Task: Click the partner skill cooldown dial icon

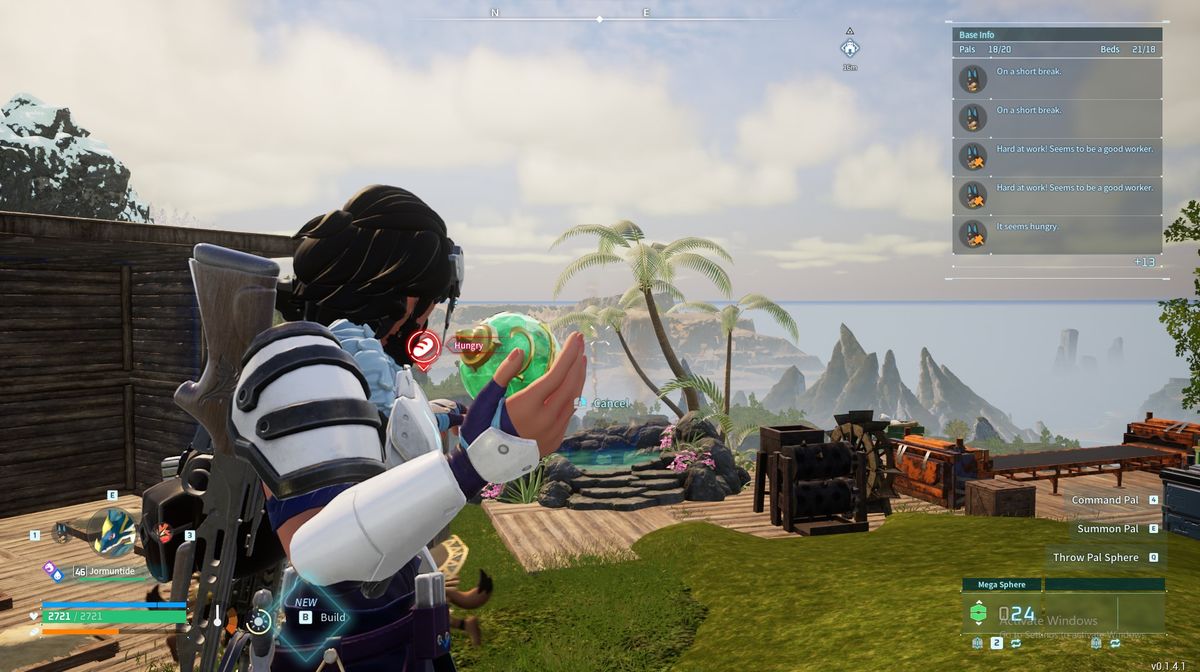Action: pos(259,622)
